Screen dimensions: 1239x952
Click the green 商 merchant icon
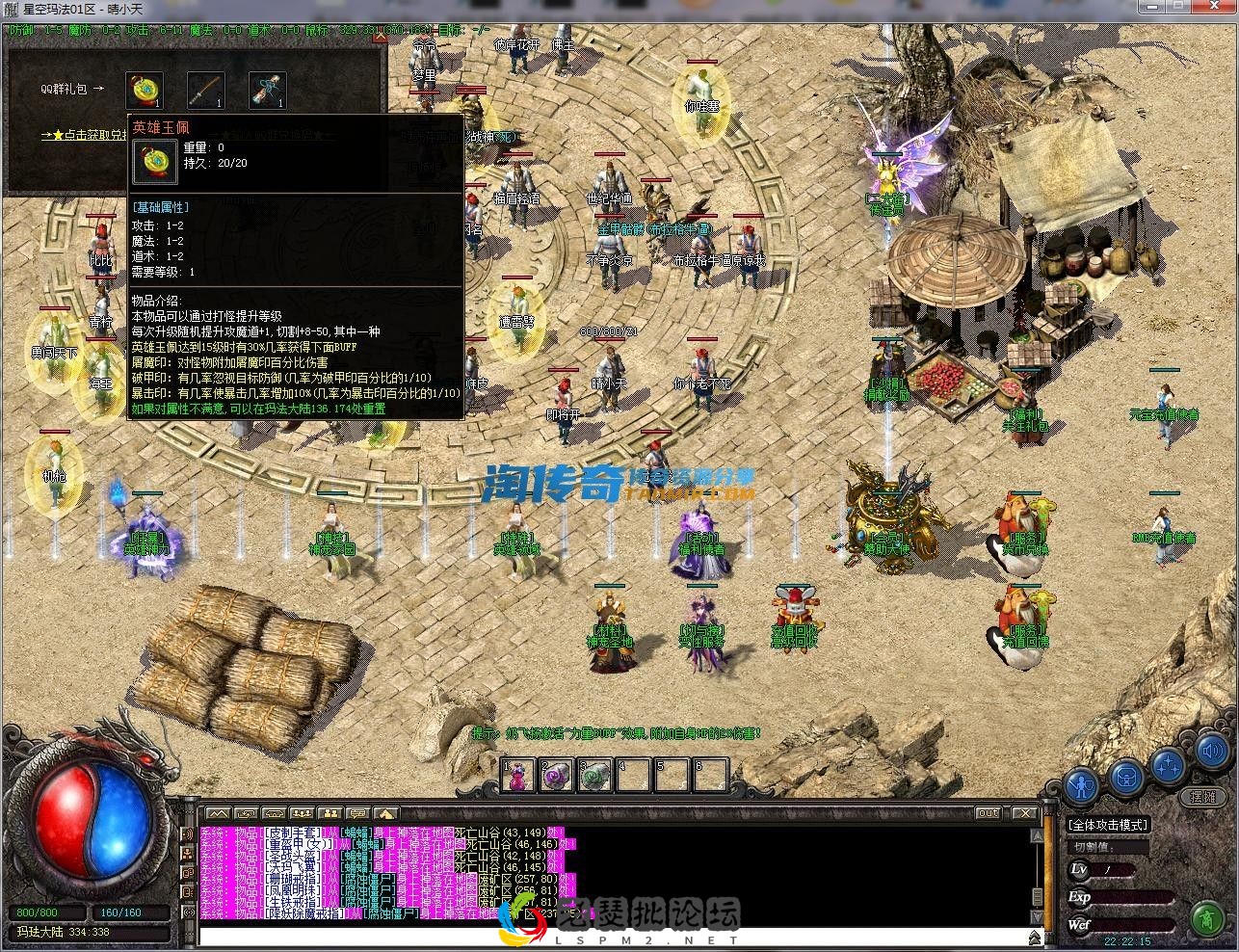(1208, 918)
